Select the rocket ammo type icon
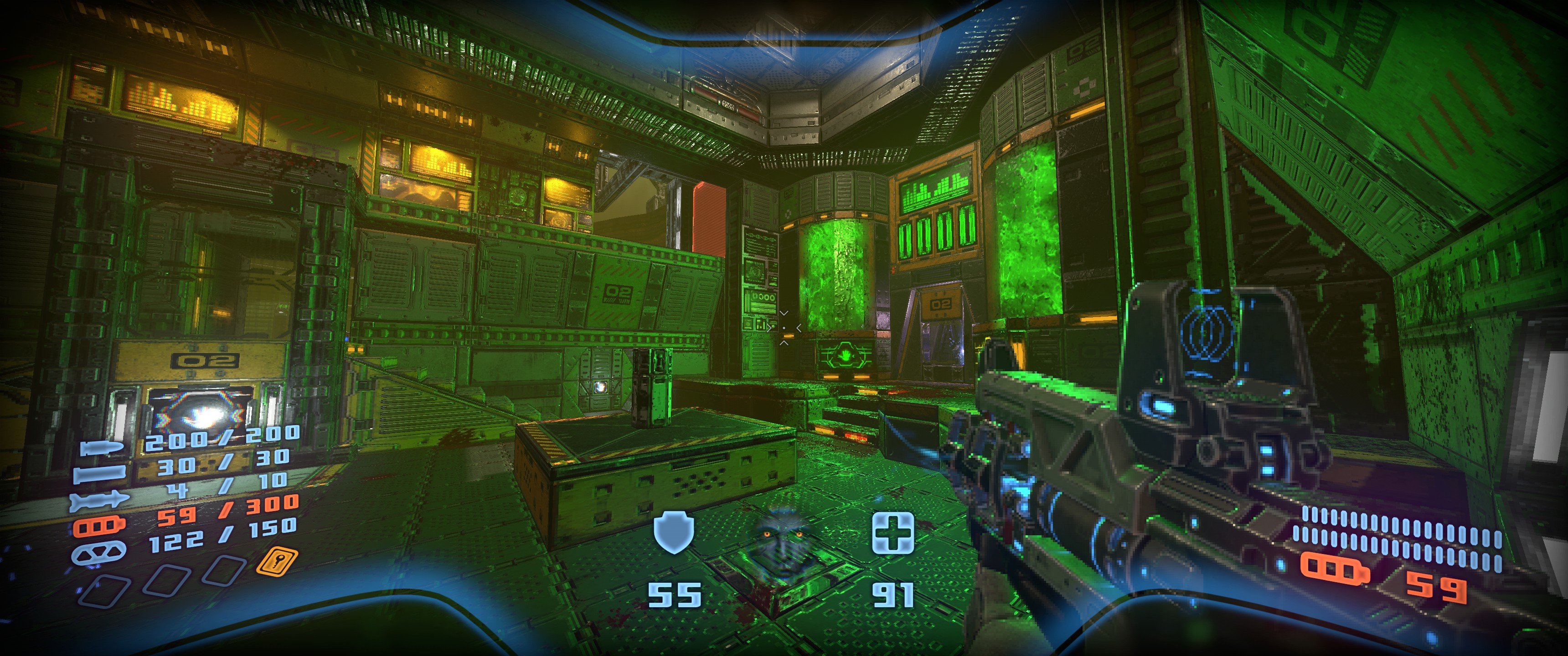This screenshot has width=1568, height=656. pyautogui.click(x=100, y=501)
